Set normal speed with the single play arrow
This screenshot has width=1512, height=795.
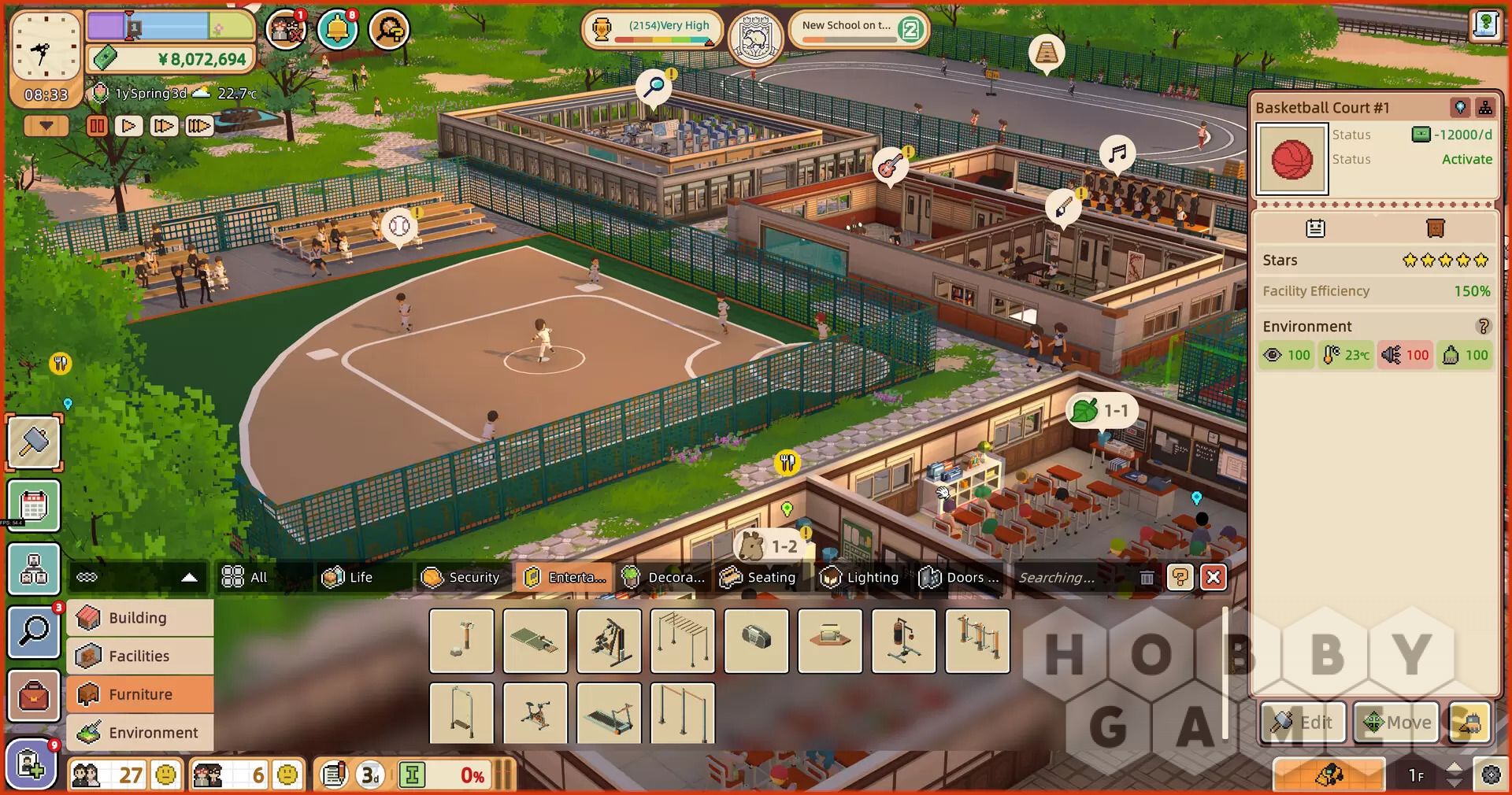click(x=129, y=126)
